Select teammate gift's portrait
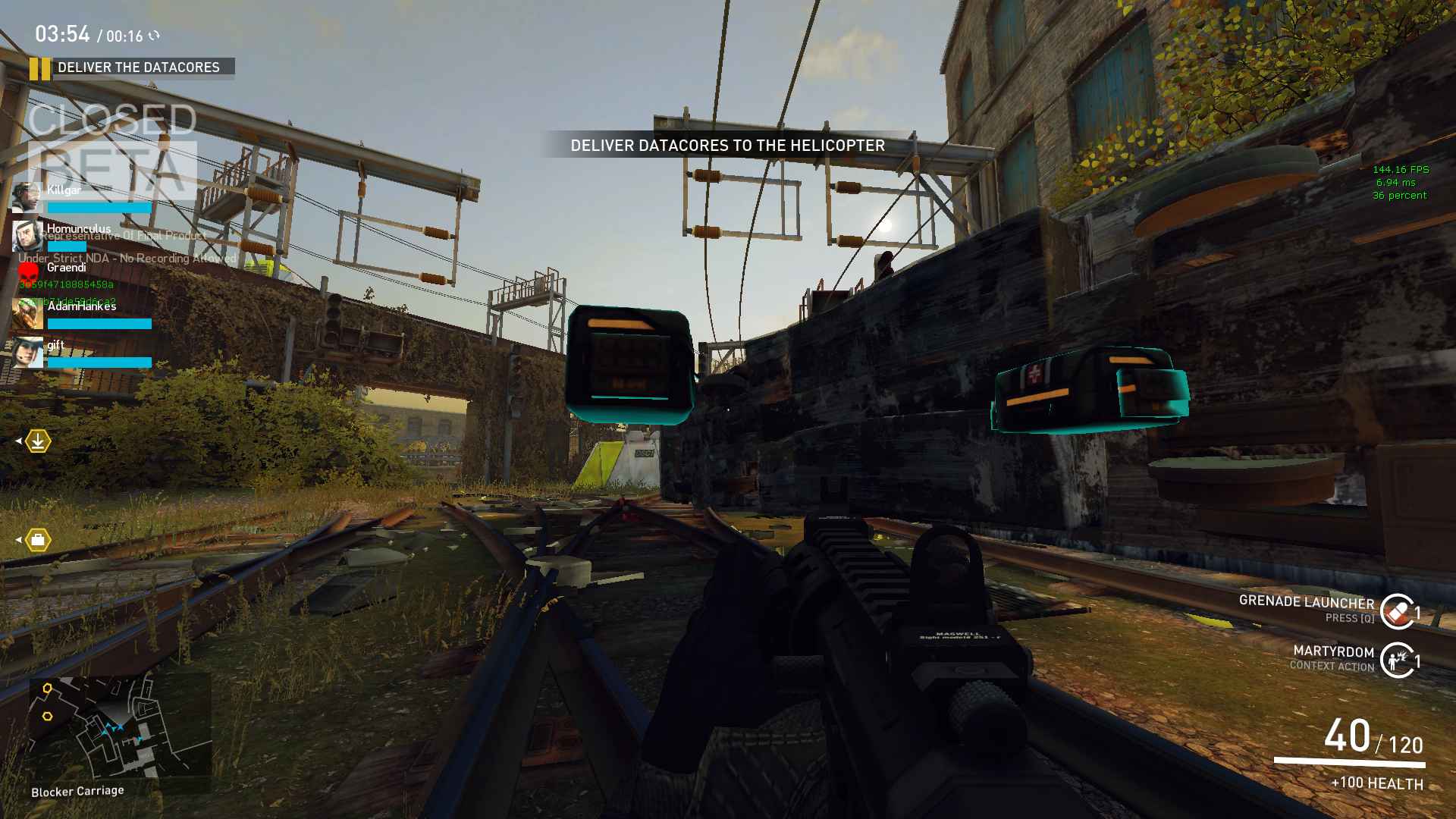This screenshot has height=819, width=1456. pyautogui.click(x=27, y=353)
